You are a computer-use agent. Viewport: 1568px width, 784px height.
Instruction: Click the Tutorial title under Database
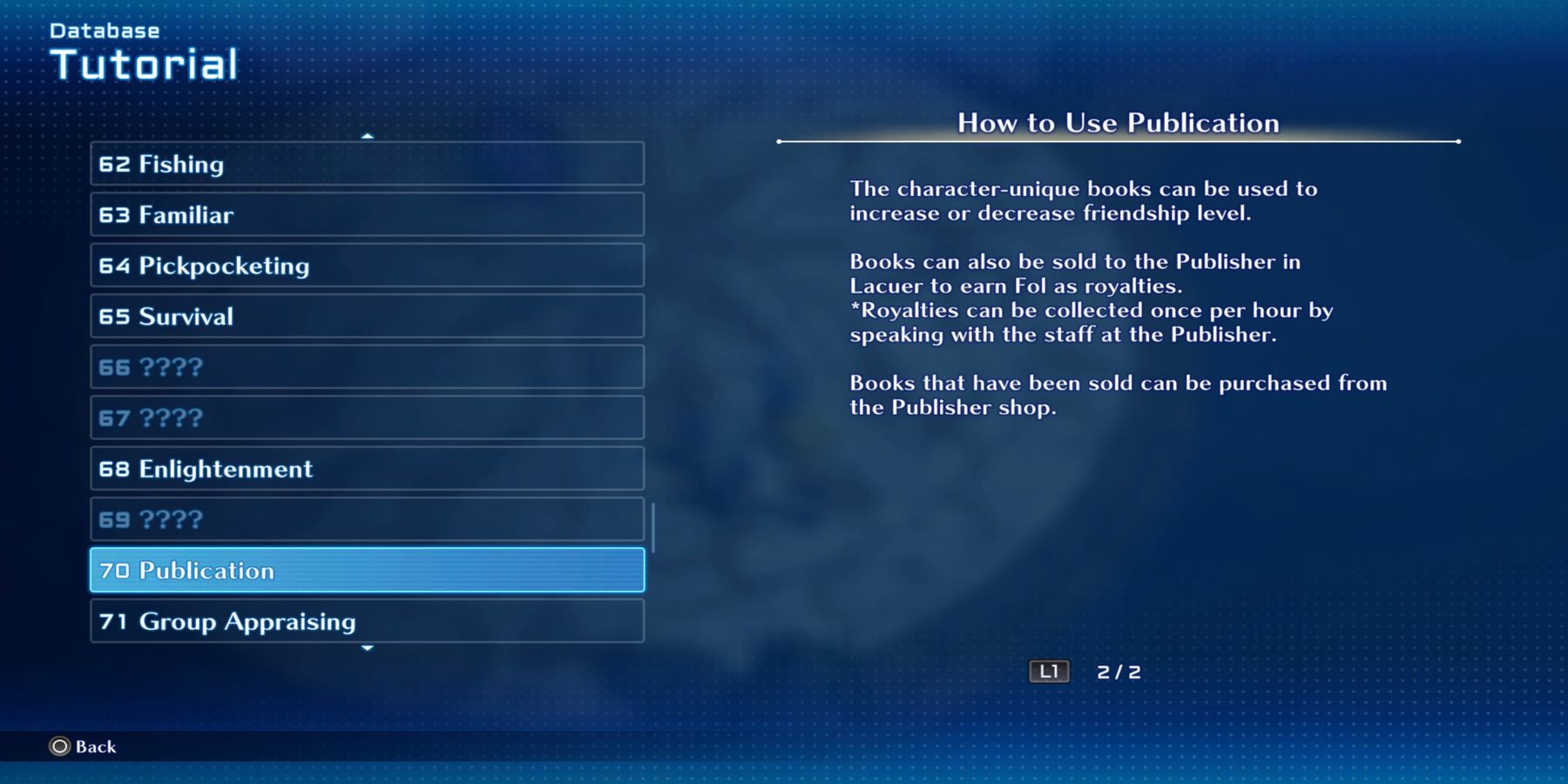tap(145, 63)
